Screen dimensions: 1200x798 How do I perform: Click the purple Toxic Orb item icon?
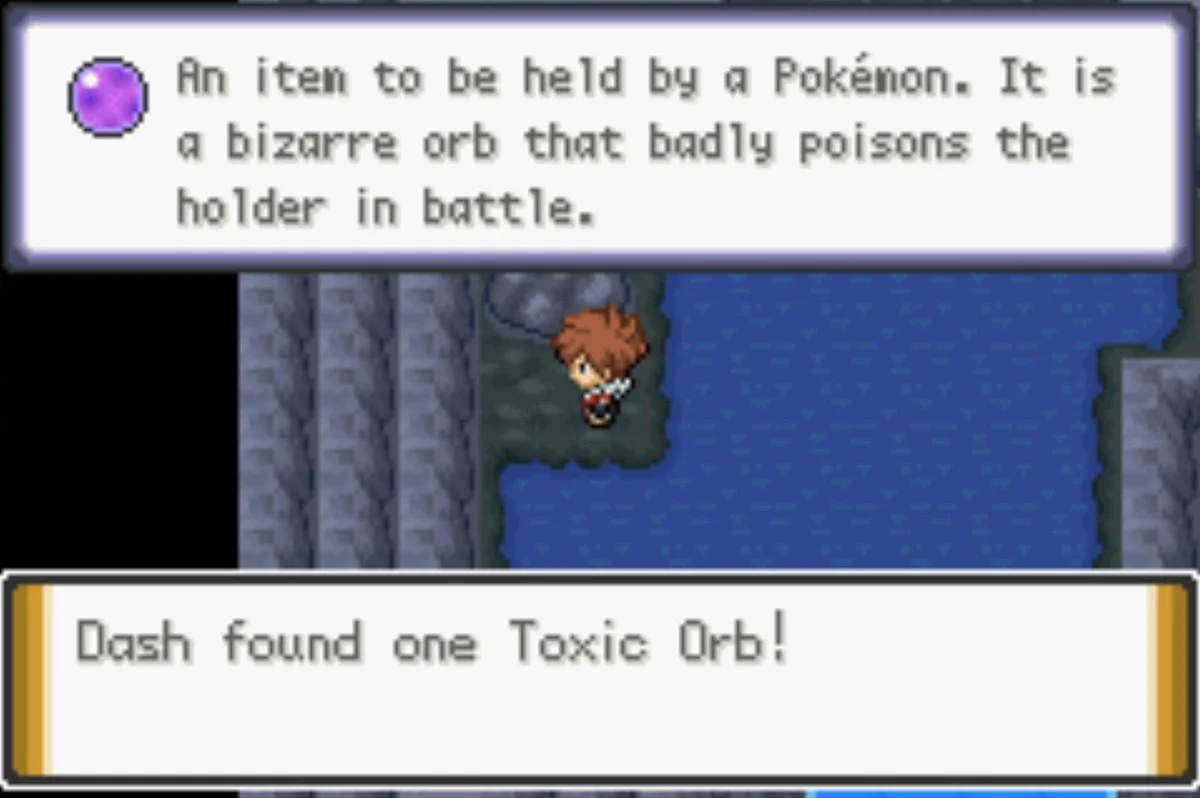[x=108, y=98]
